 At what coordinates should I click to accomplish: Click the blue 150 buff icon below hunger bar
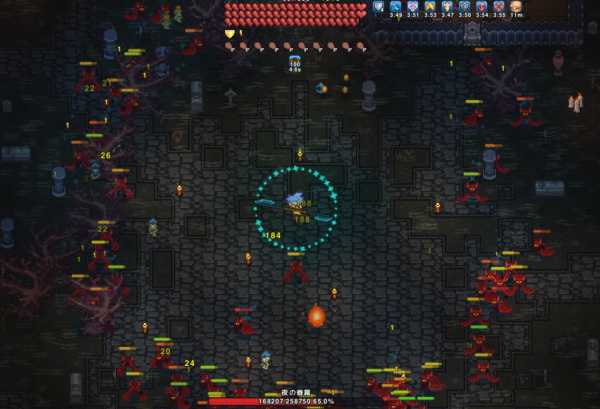tap(294, 62)
